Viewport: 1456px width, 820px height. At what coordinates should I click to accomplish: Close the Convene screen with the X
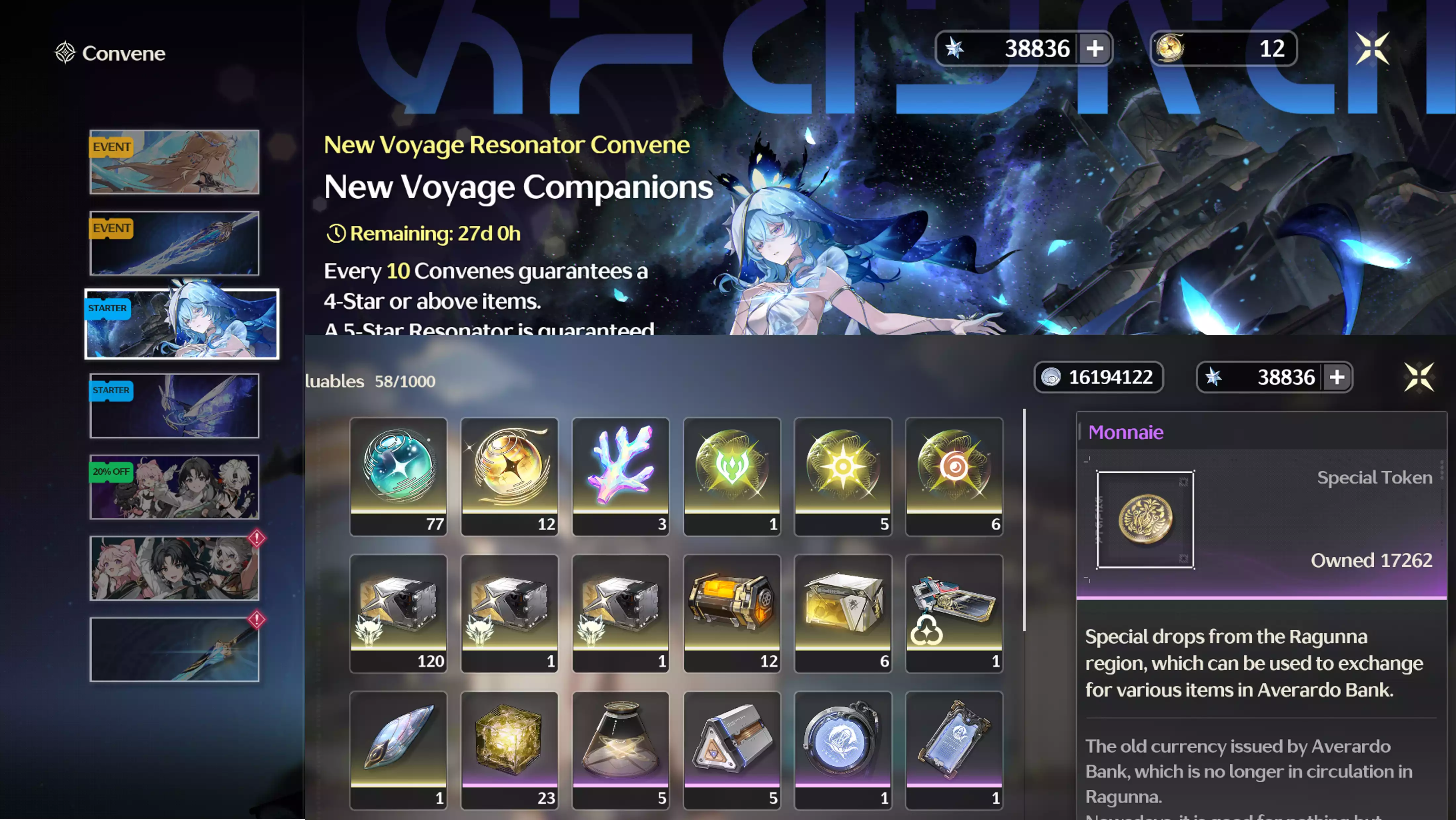[x=1372, y=49]
